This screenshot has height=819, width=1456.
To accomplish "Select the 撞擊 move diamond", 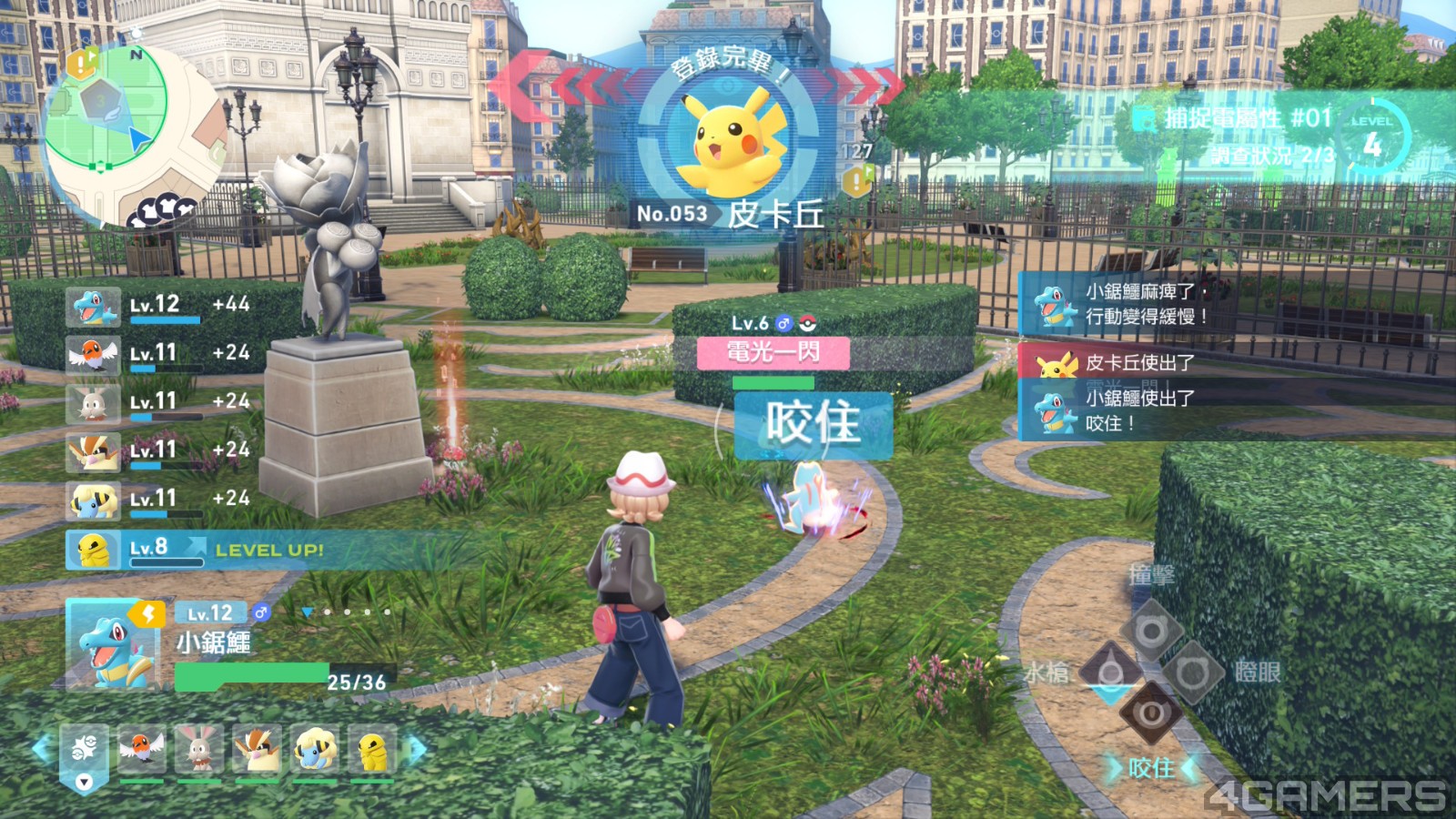I will 1150,630.
